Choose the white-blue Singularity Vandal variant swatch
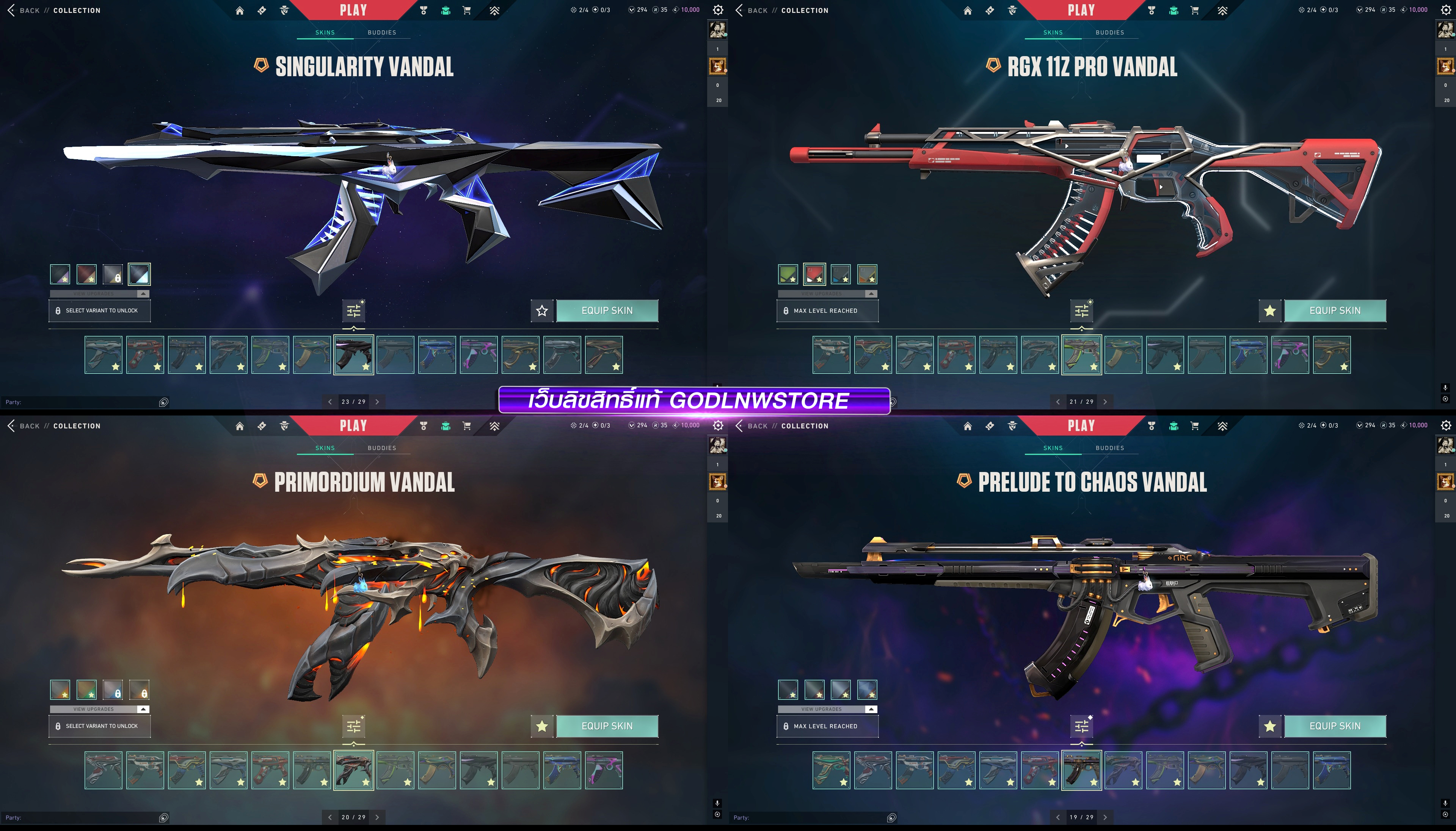Viewport: 1456px width, 831px height. point(139,274)
